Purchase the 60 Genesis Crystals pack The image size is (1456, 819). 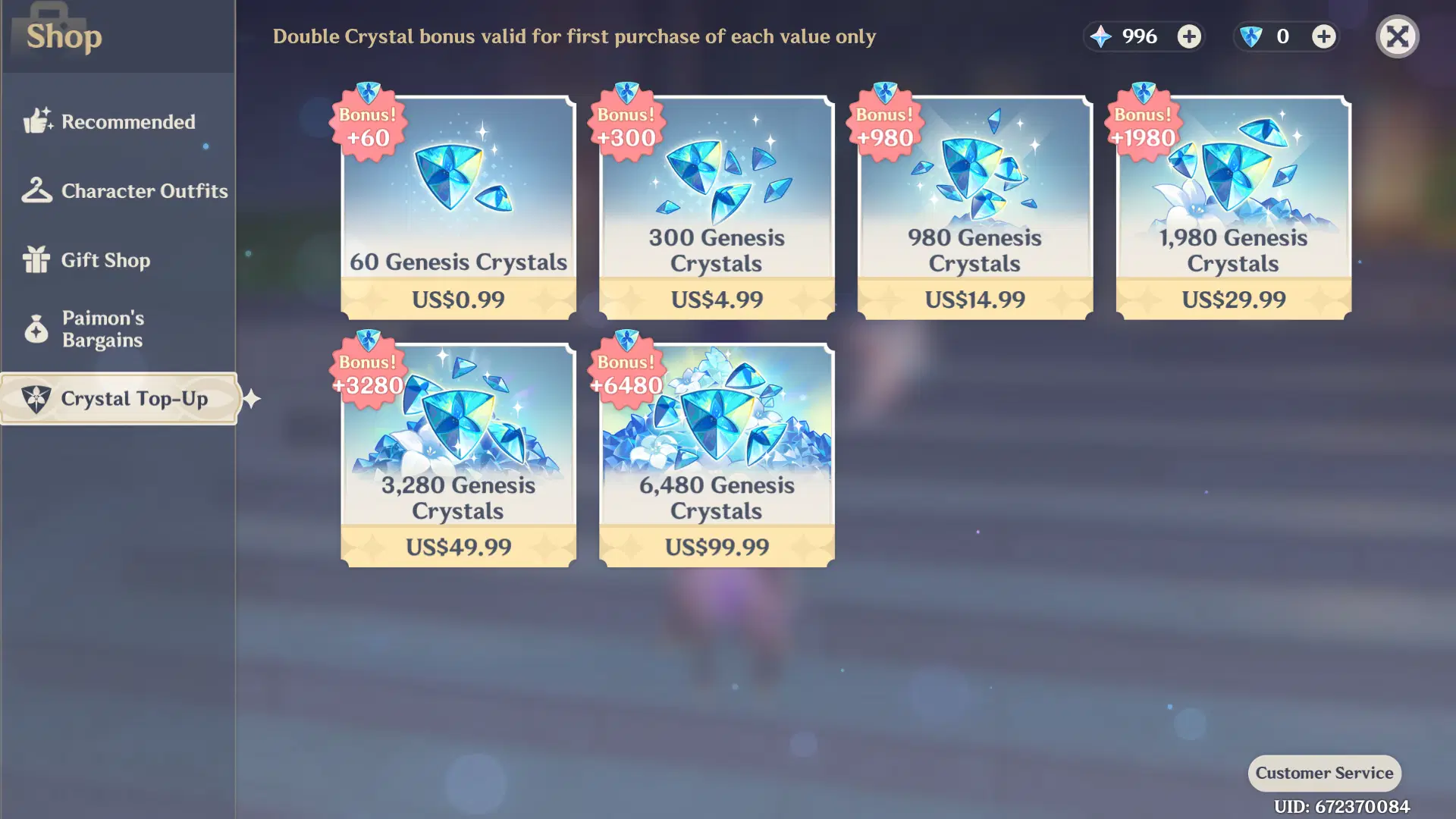(458, 205)
